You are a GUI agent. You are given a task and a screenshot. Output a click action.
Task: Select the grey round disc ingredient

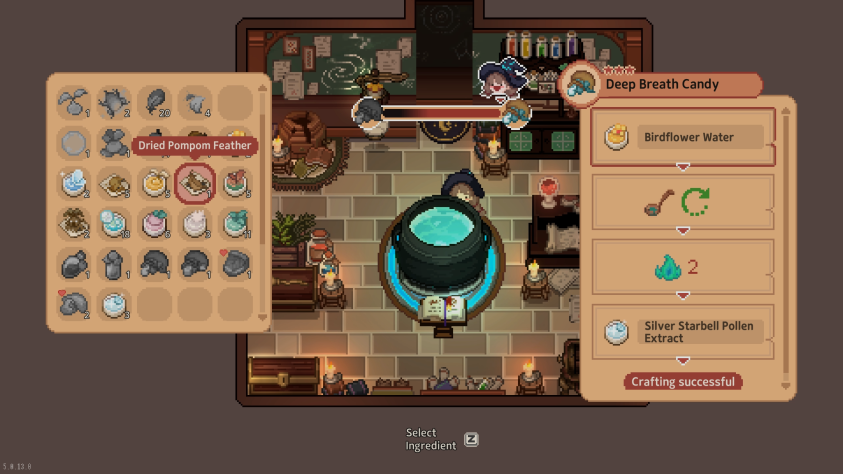click(74, 143)
